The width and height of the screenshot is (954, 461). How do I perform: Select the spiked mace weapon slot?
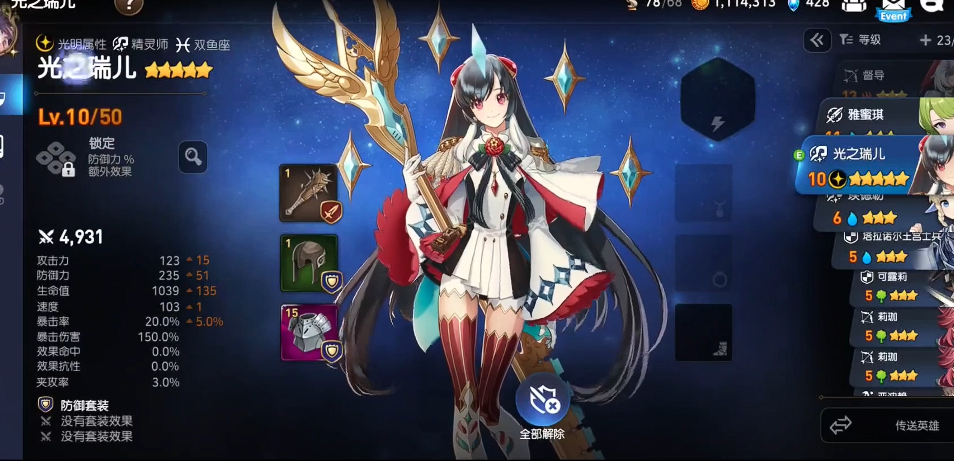click(x=308, y=193)
